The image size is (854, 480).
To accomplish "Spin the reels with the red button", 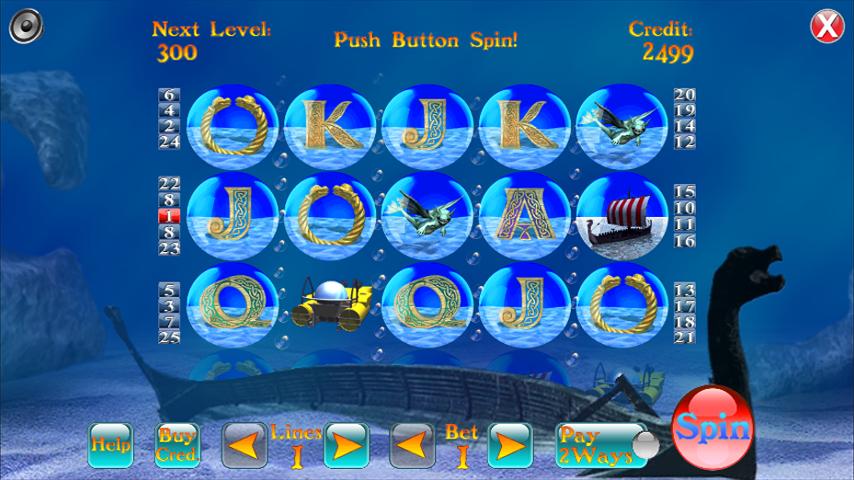I will pyautogui.click(x=712, y=429).
